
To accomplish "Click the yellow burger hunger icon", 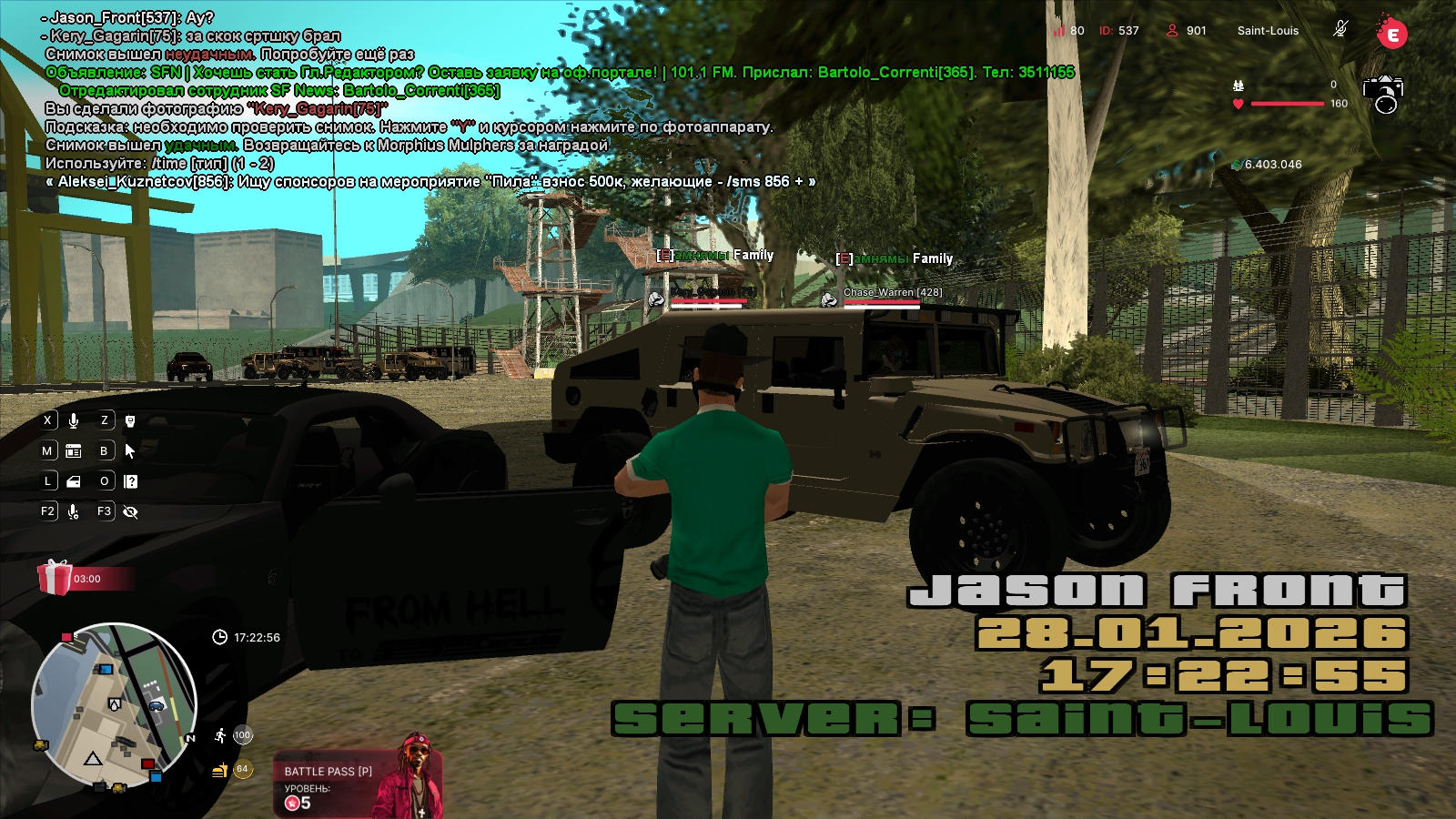I will tap(219, 771).
